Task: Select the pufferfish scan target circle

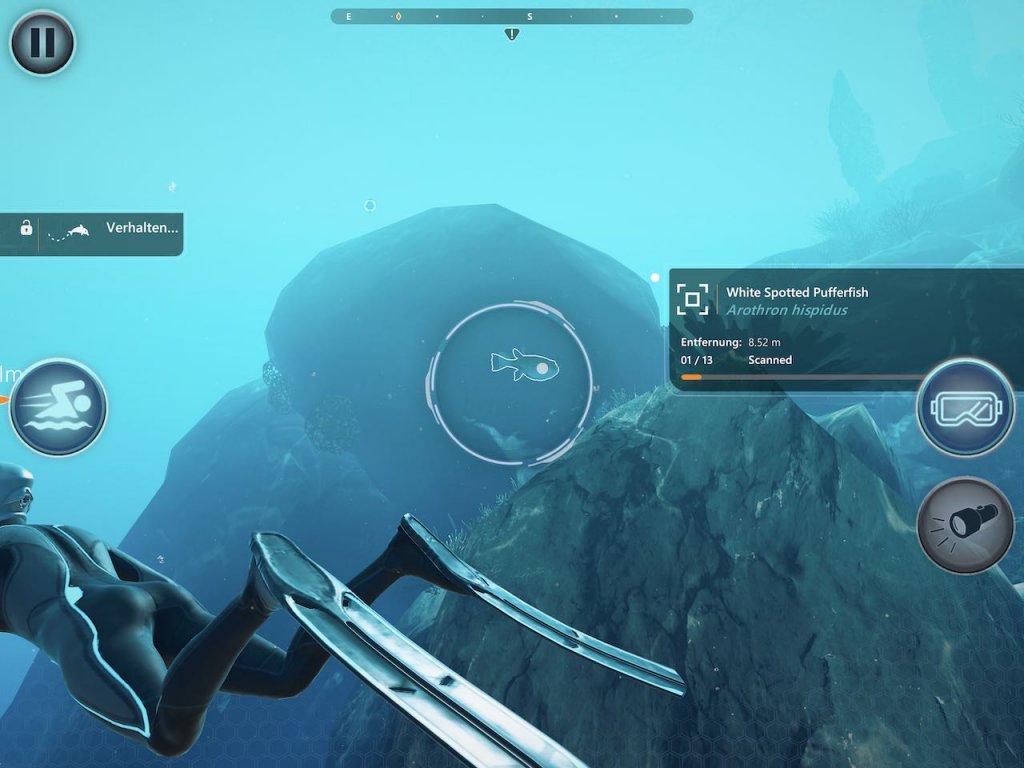Action: (511, 383)
